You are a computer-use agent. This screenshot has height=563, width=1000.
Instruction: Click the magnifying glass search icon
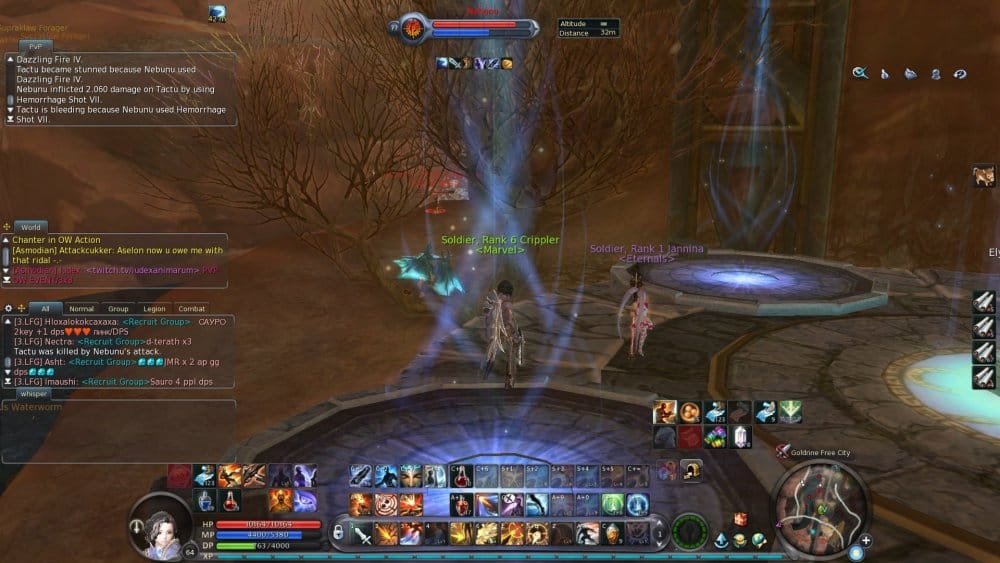click(859, 73)
